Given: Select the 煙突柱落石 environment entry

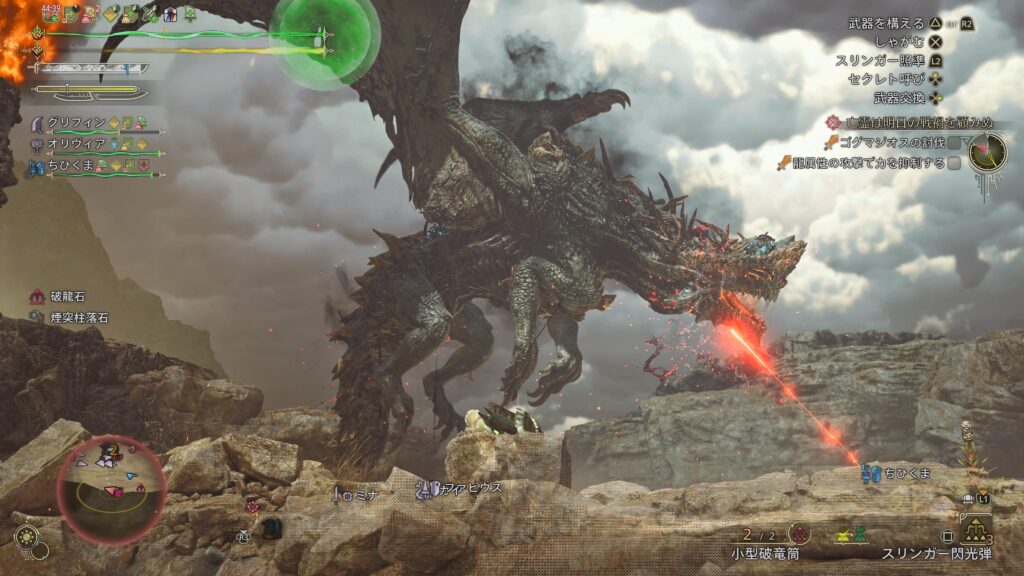Looking at the screenshot, I should pyautogui.click(x=76, y=318).
